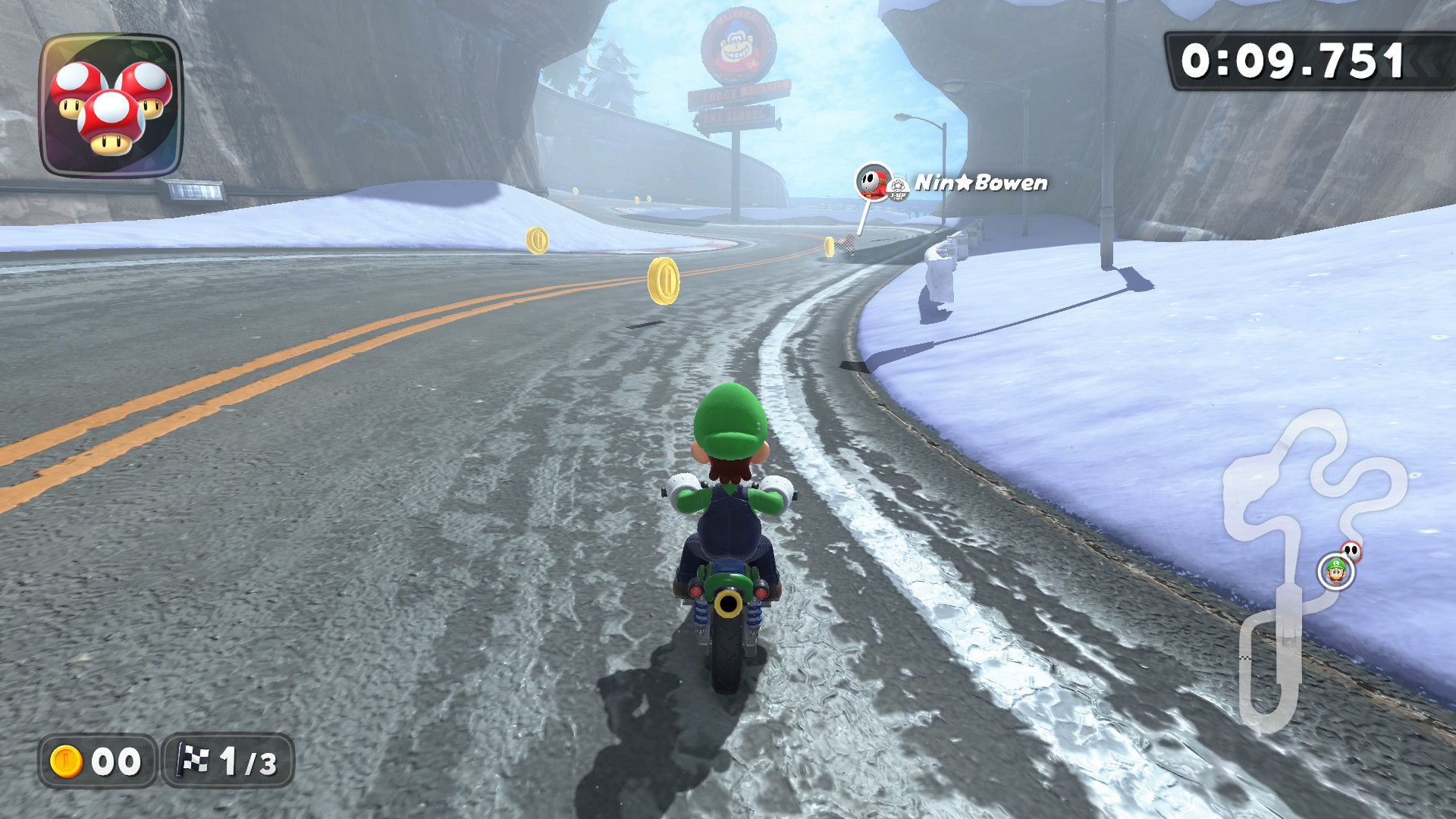Click Luigi's marker on the minimap
The width and height of the screenshot is (1456, 819).
point(1336,570)
